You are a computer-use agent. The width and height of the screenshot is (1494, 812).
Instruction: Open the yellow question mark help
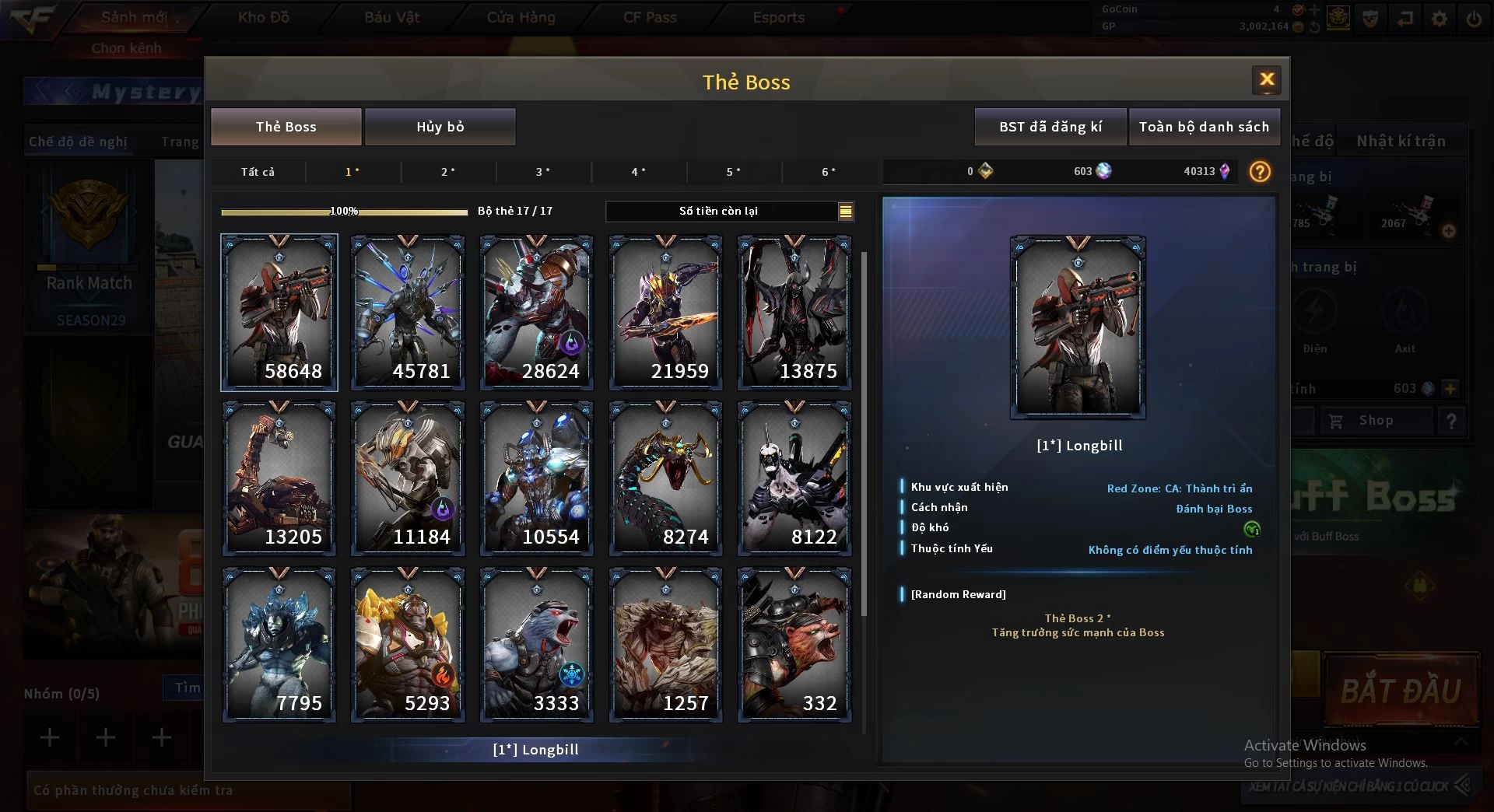[1259, 171]
